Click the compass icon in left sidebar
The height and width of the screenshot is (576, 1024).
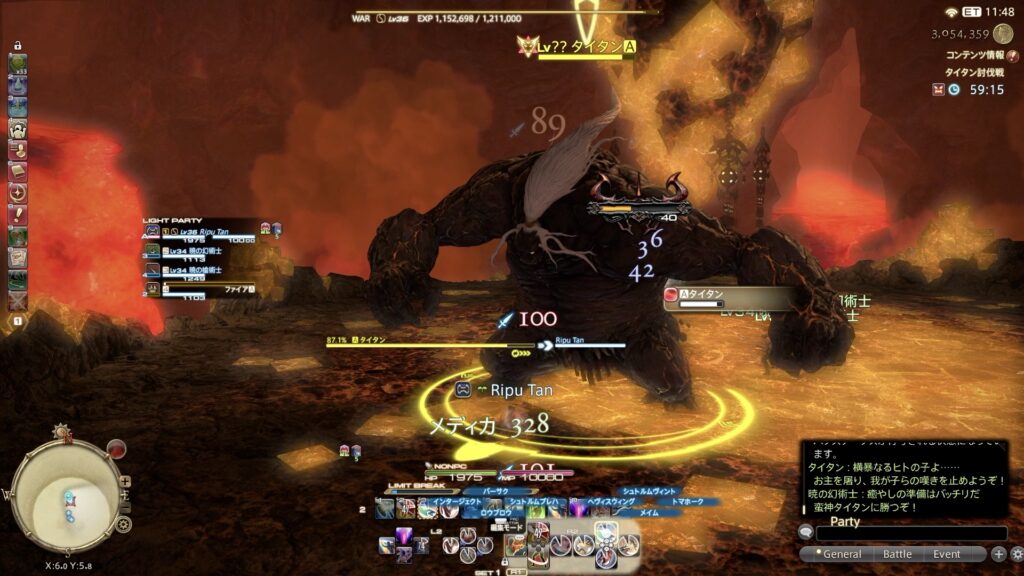pos(17,193)
